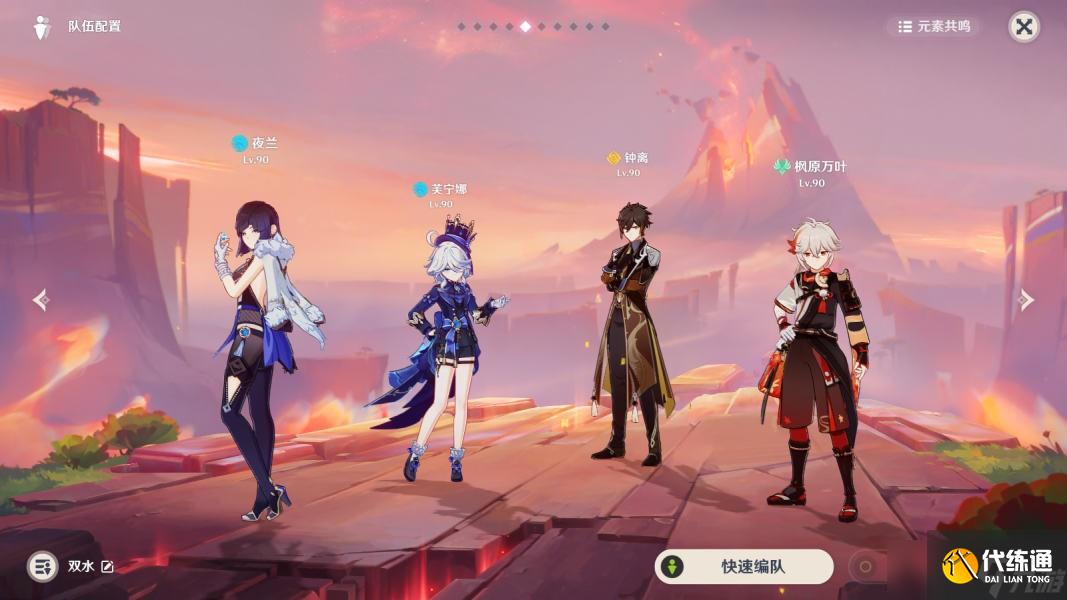
Task: Go to the previous team with left arrow
Action: click(41, 300)
